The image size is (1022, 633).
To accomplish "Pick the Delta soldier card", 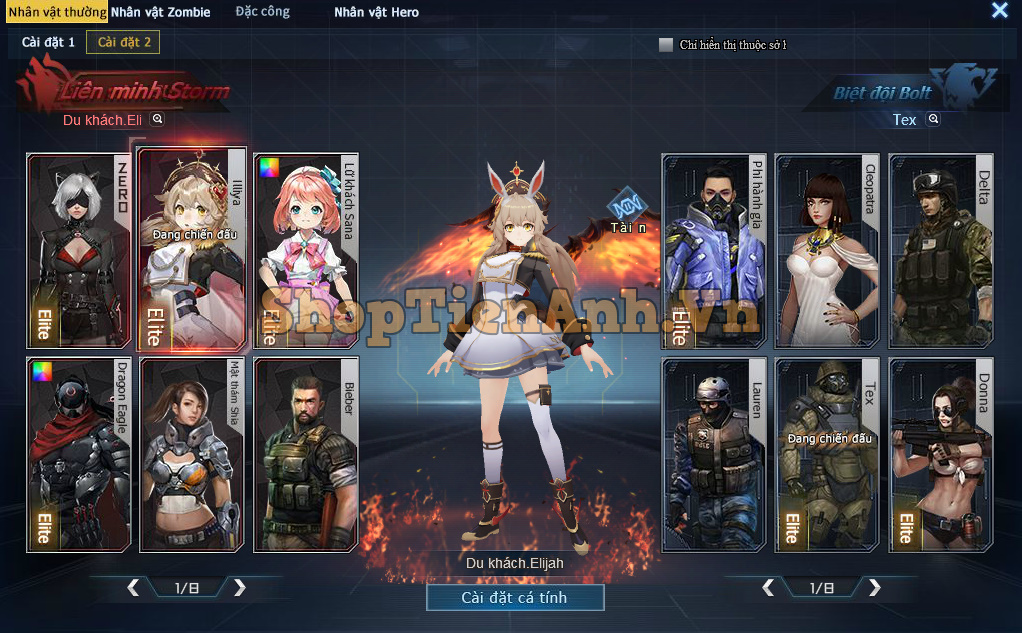I will (x=941, y=250).
